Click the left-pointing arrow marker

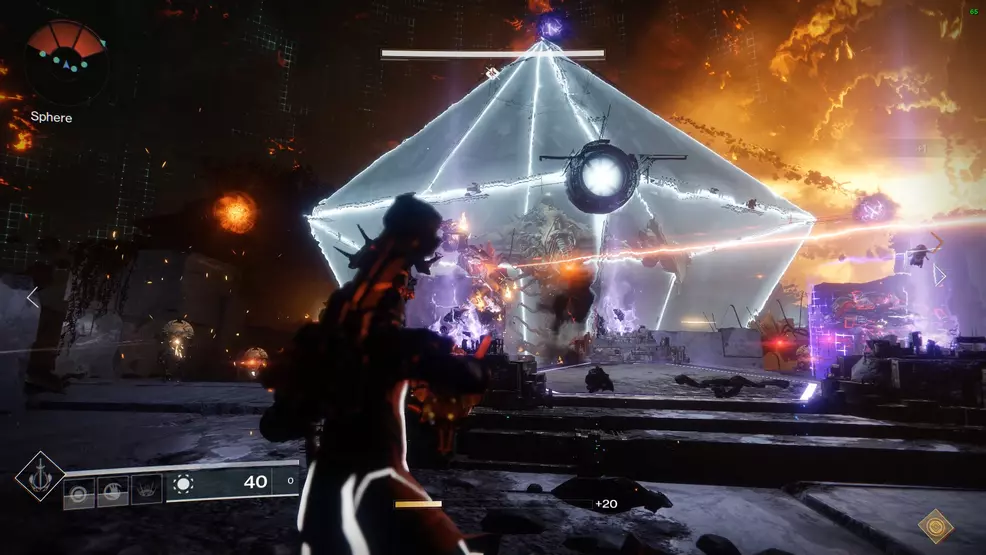[x=32, y=297]
